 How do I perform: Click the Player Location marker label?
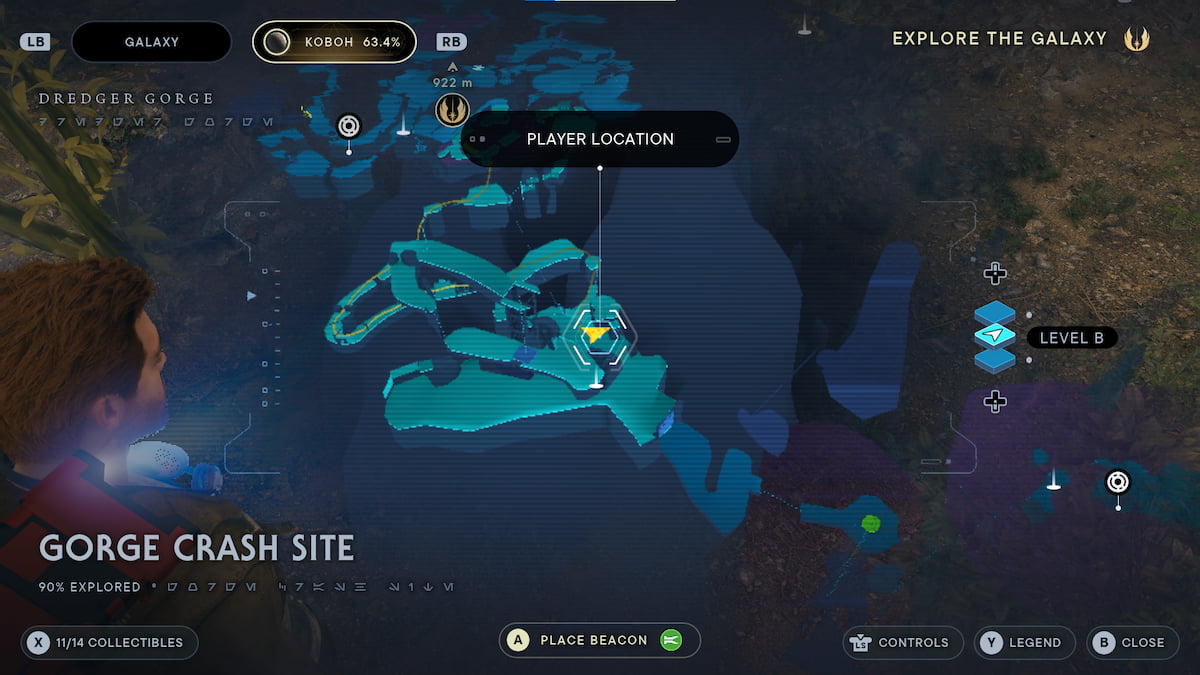coord(600,139)
